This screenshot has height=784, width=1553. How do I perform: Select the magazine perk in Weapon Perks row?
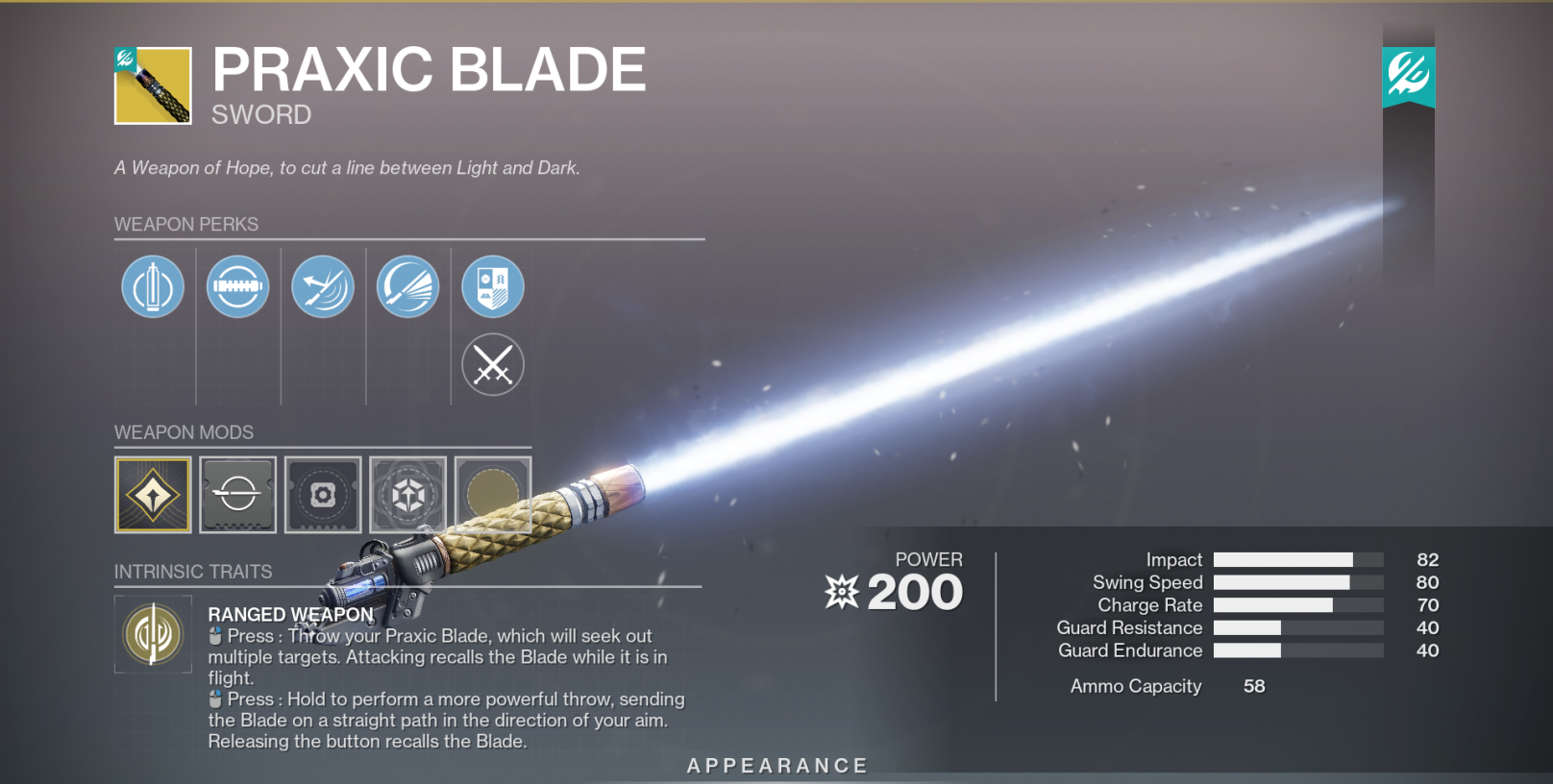(238, 286)
